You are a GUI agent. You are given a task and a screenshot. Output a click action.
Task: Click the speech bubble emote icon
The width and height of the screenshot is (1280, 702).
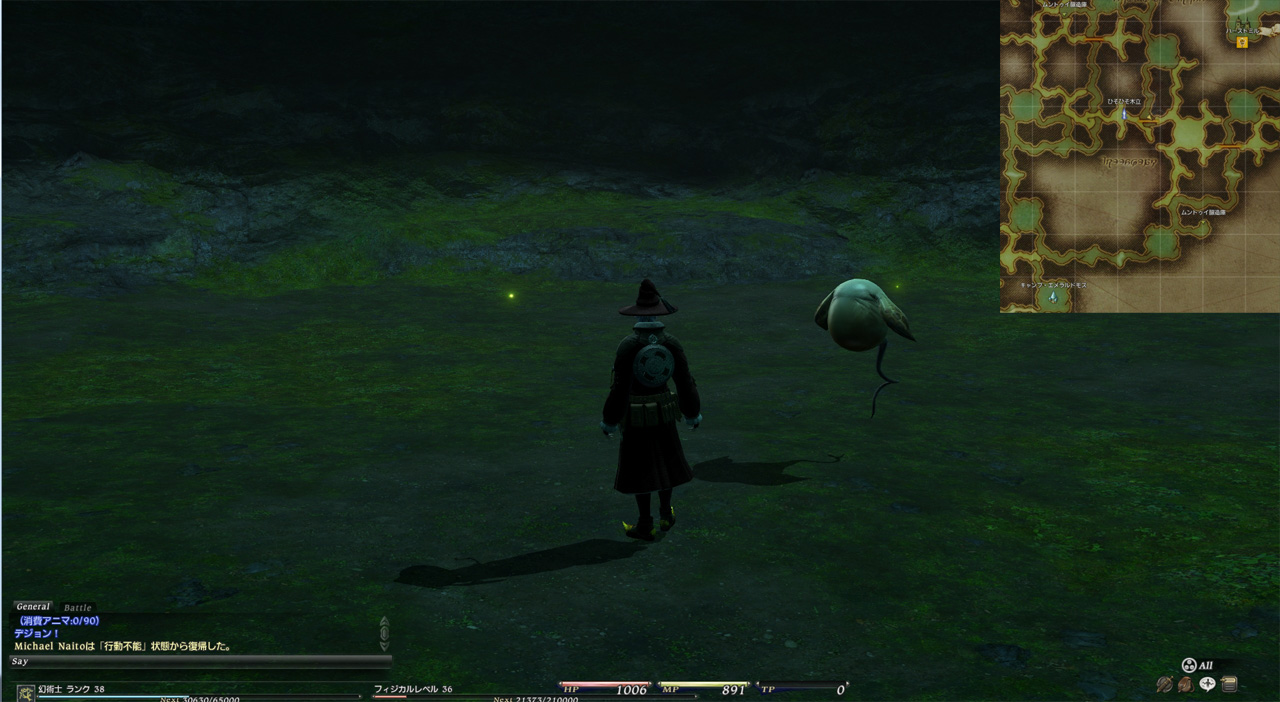(x=1207, y=685)
